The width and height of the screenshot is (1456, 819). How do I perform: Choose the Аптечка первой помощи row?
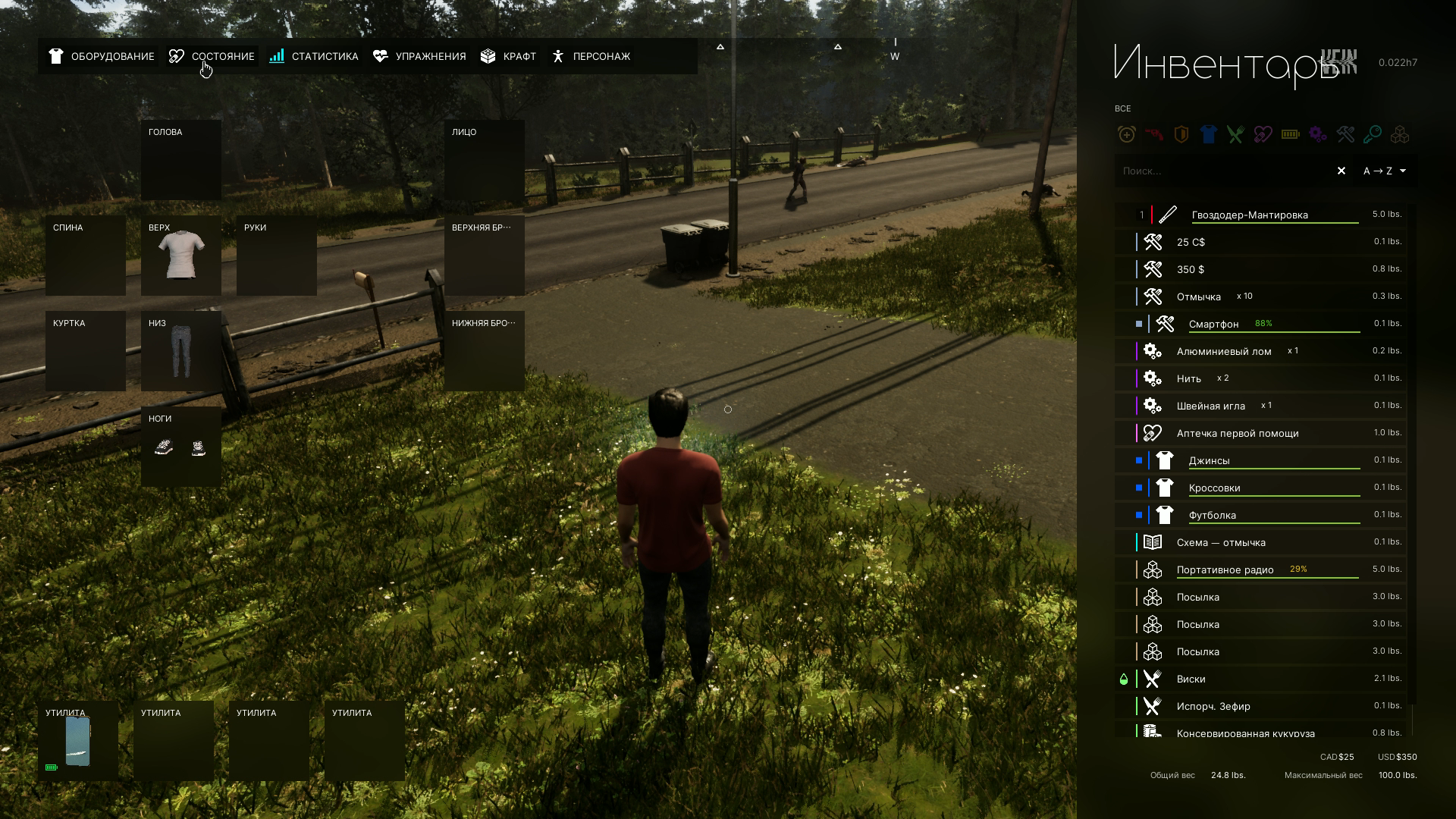pos(1238,434)
